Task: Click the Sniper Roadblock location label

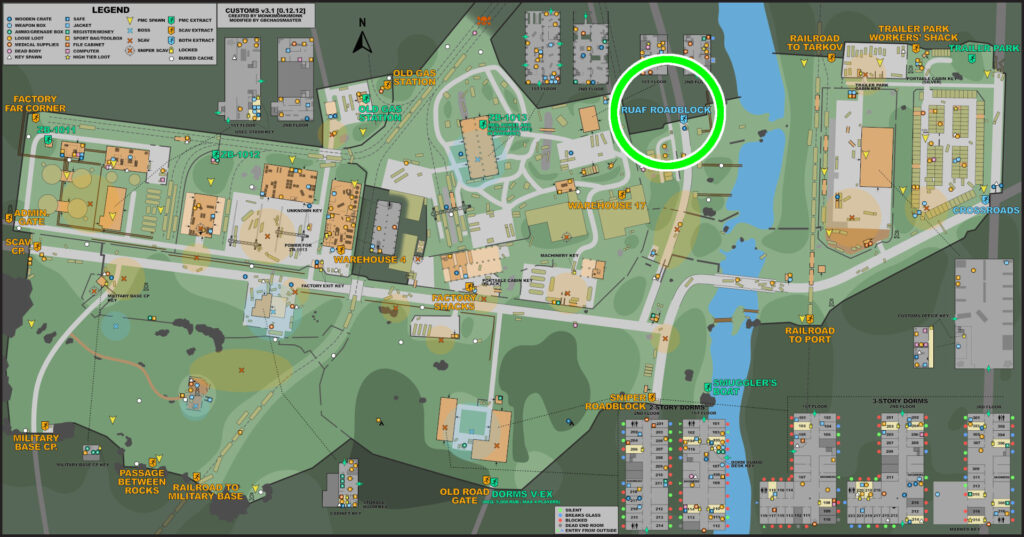Action: (x=616, y=402)
